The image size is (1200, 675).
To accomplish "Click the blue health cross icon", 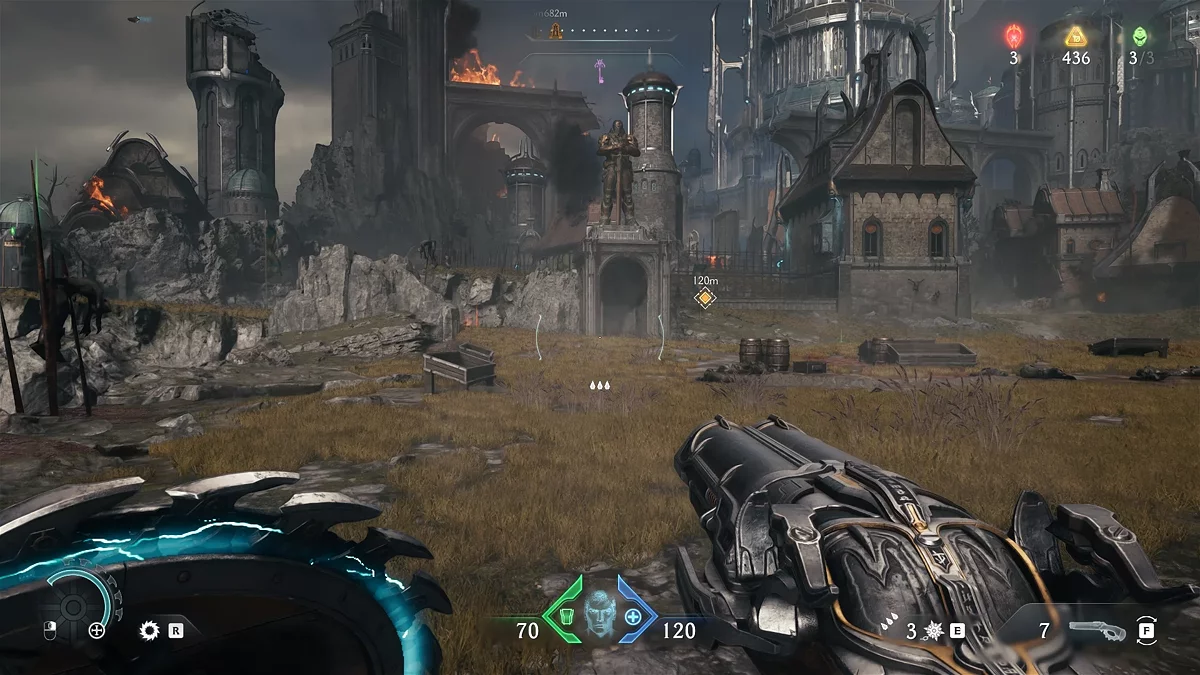I will tap(633, 617).
